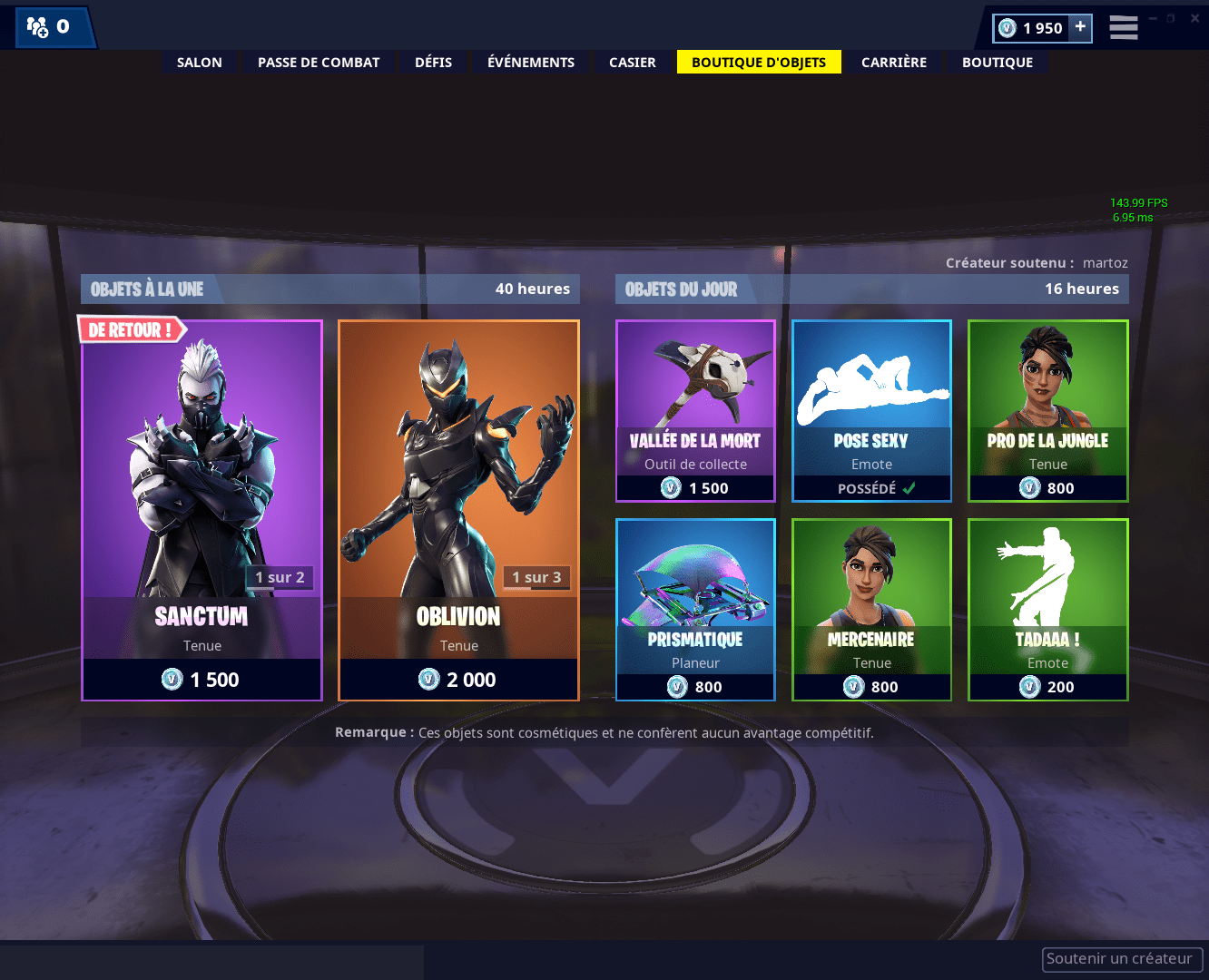Click the Soutenir un créateur button

[1122, 959]
